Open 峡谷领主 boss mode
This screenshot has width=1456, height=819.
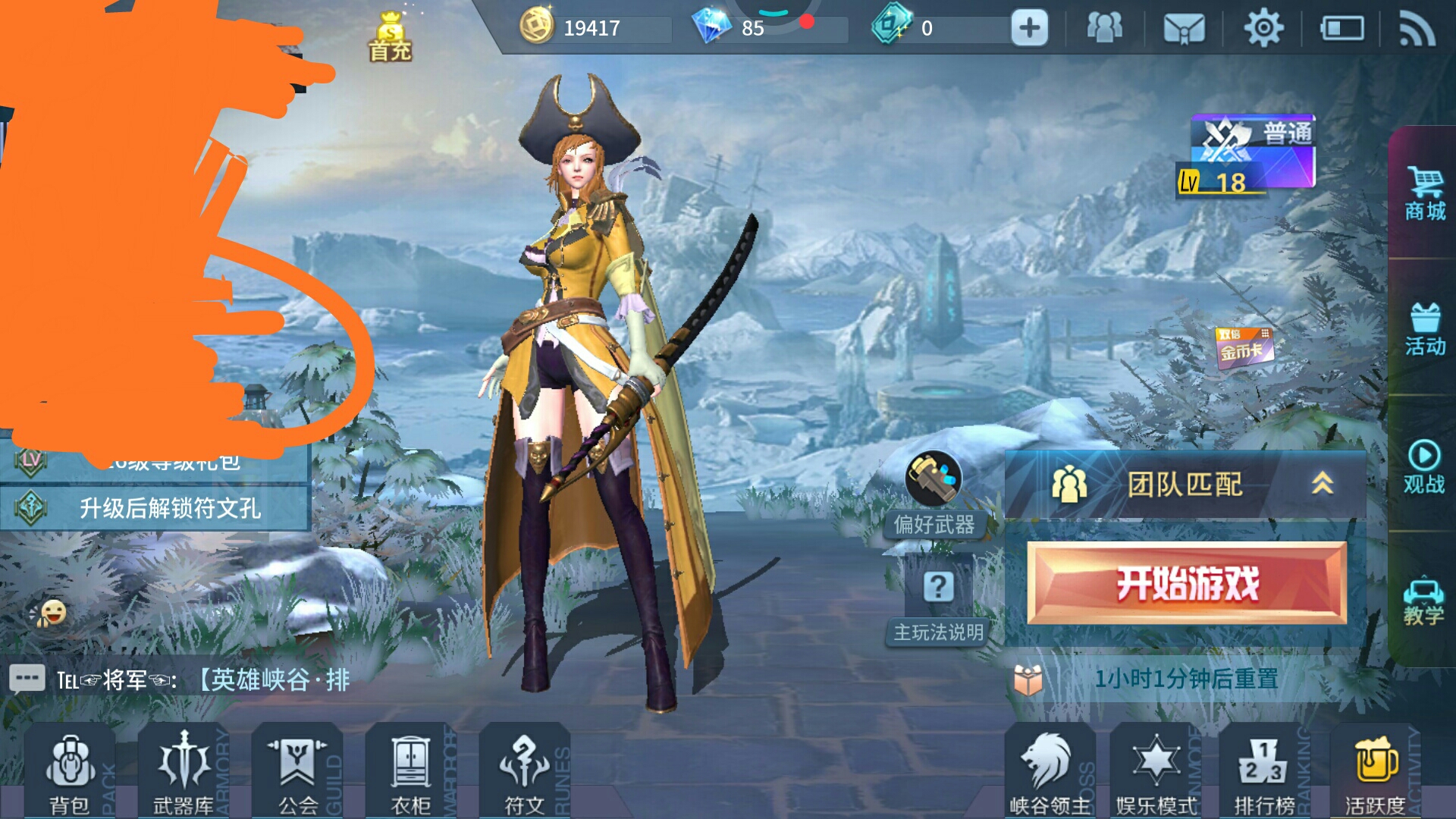[1050, 773]
